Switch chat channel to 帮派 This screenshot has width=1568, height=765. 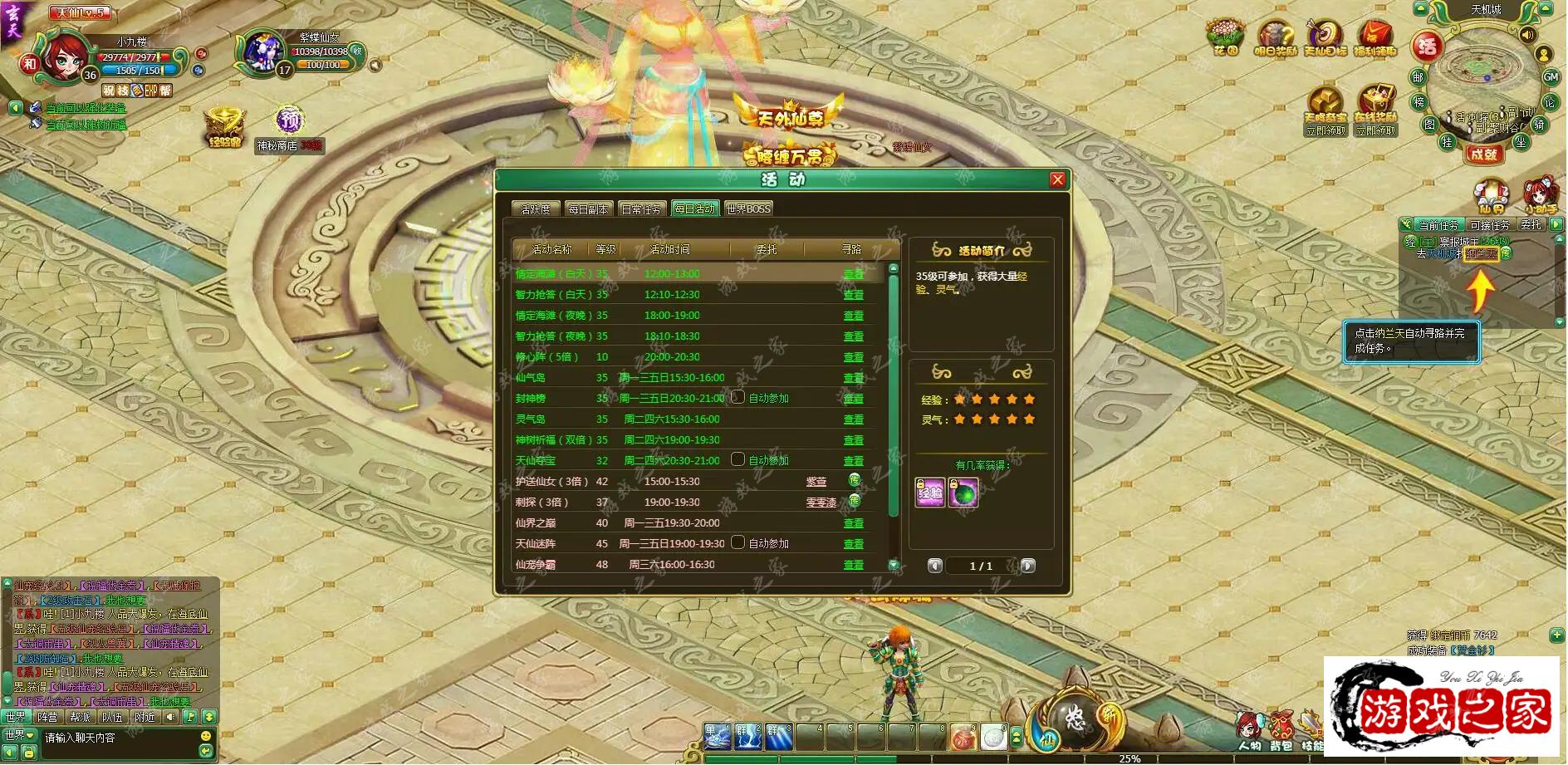[x=80, y=717]
